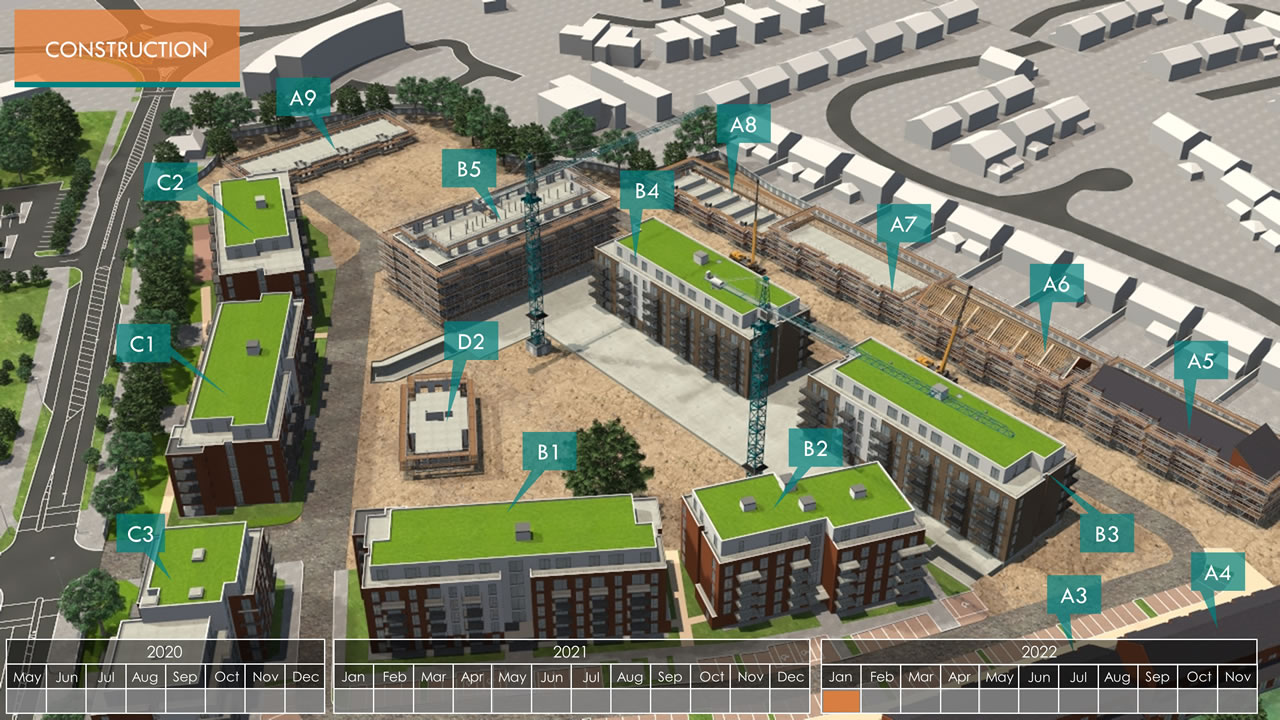Select building label B3
Image resolution: width=1280 pixels, height=720 pixels.
[x=1106, y=533]
